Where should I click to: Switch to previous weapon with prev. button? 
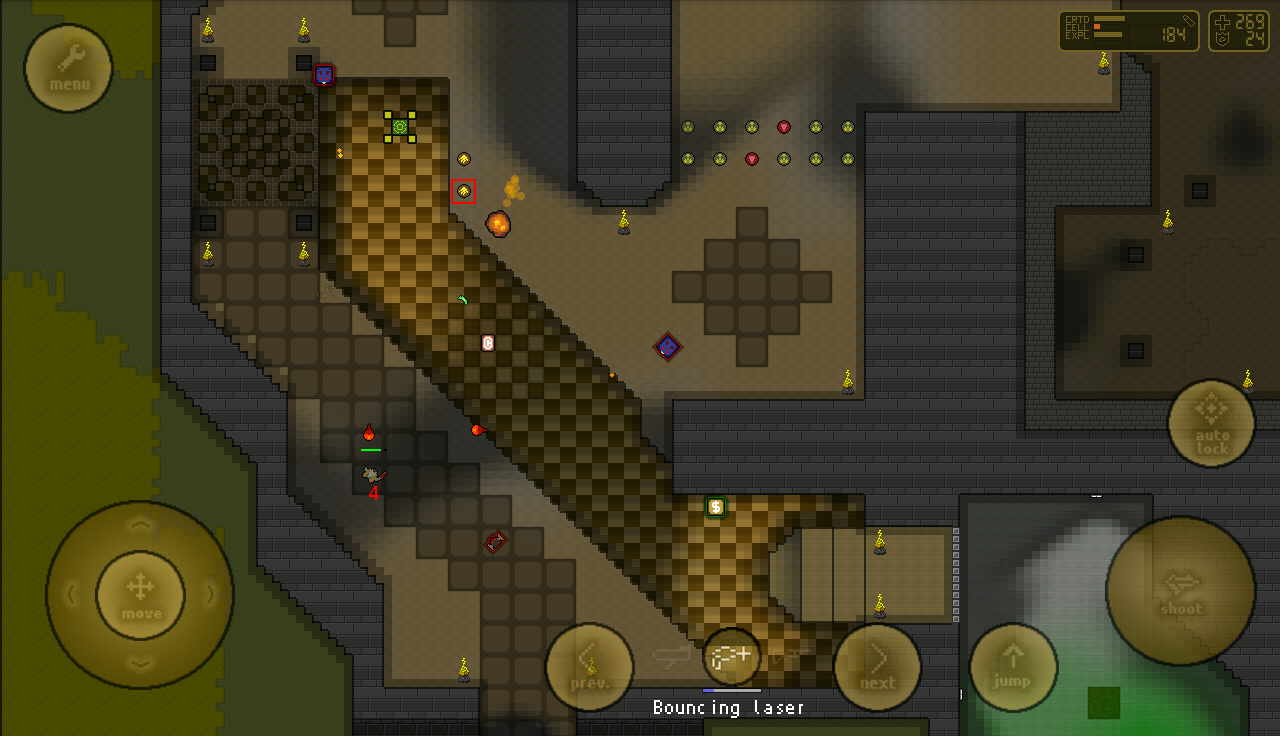click(x=589, y=666)
